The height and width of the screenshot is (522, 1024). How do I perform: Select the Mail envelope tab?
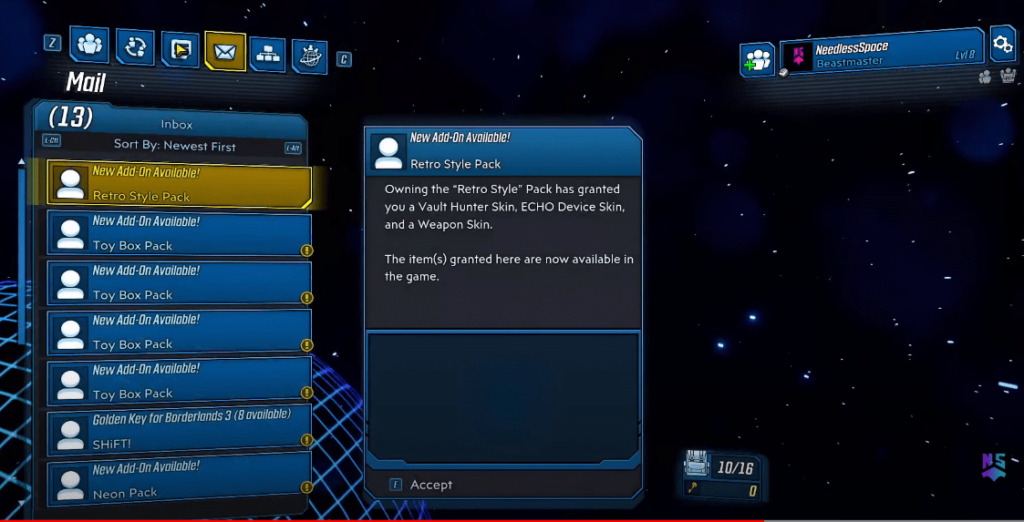pos(224,51)
